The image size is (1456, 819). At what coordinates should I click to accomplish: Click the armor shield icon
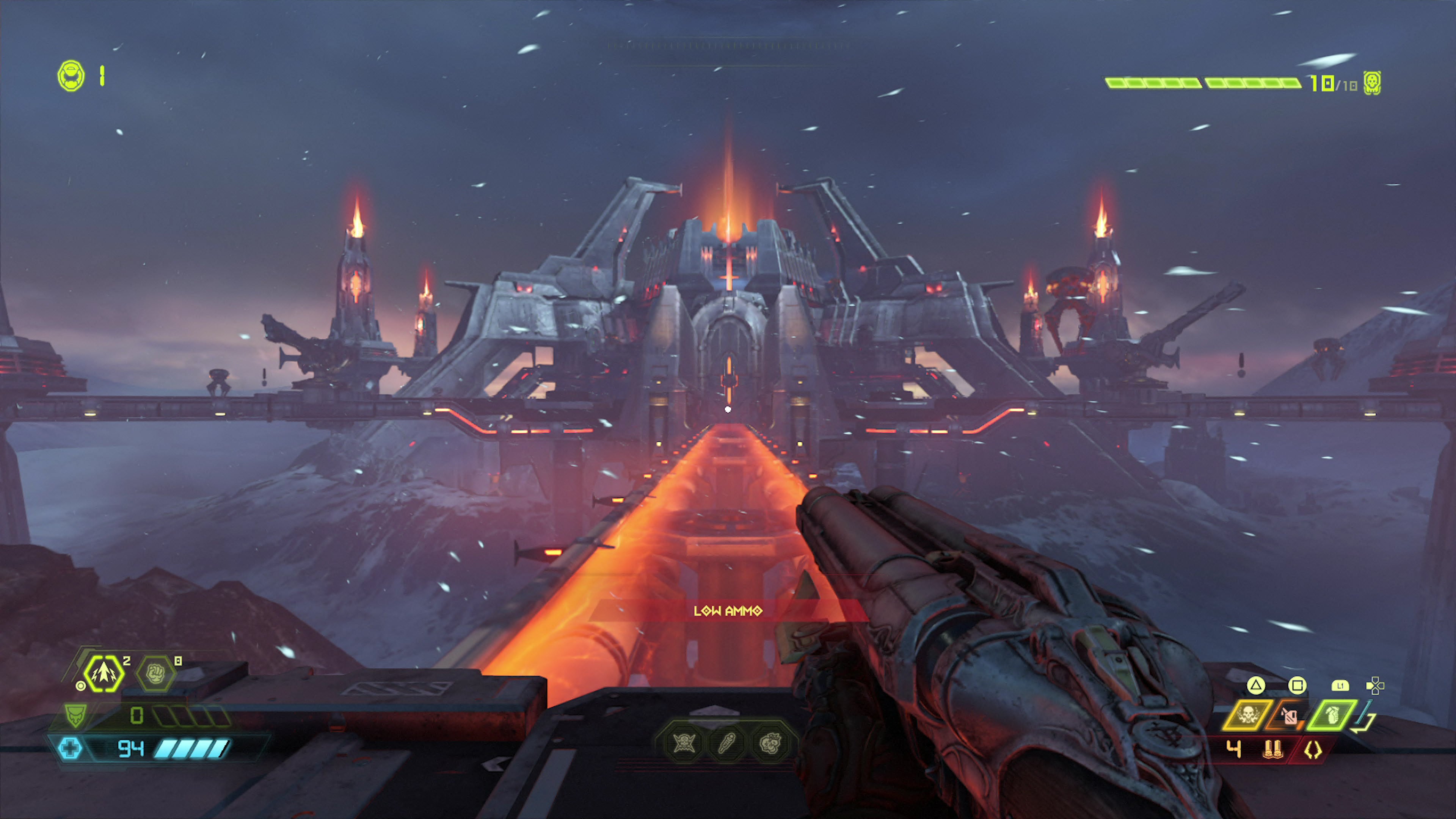click(x=75, y=715)
